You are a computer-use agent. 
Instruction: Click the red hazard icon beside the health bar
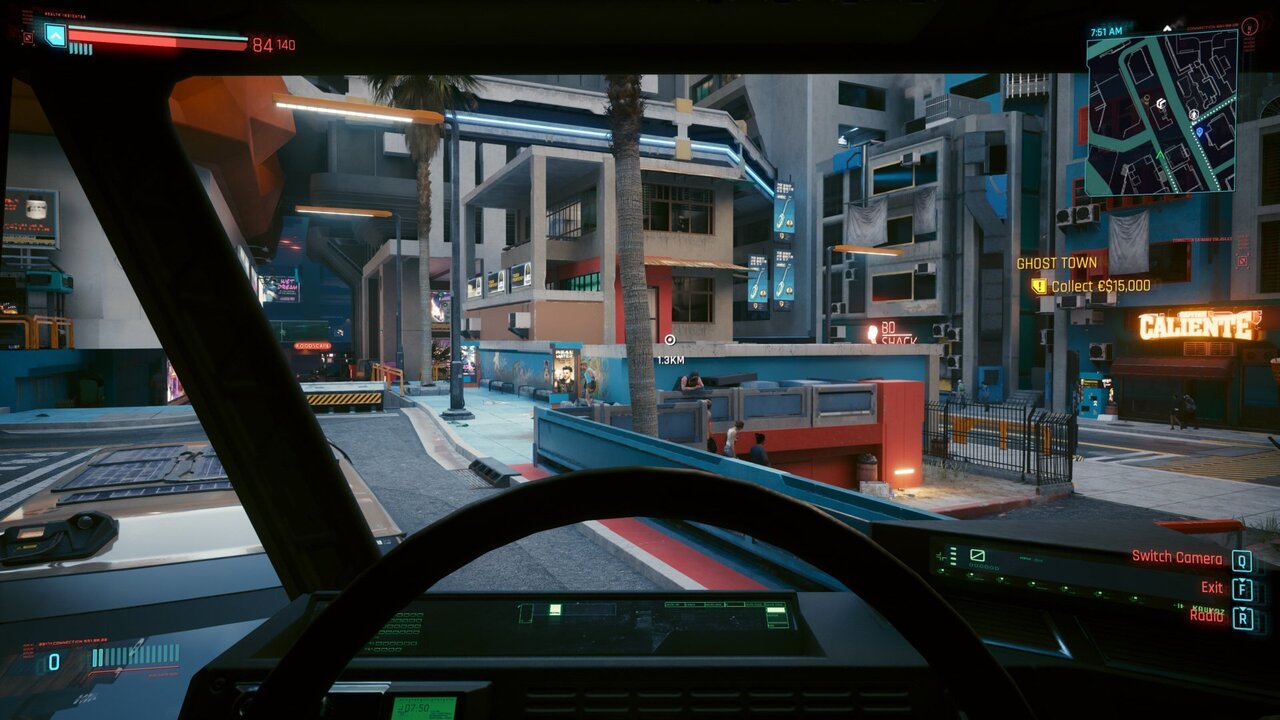tap(28, 37)
